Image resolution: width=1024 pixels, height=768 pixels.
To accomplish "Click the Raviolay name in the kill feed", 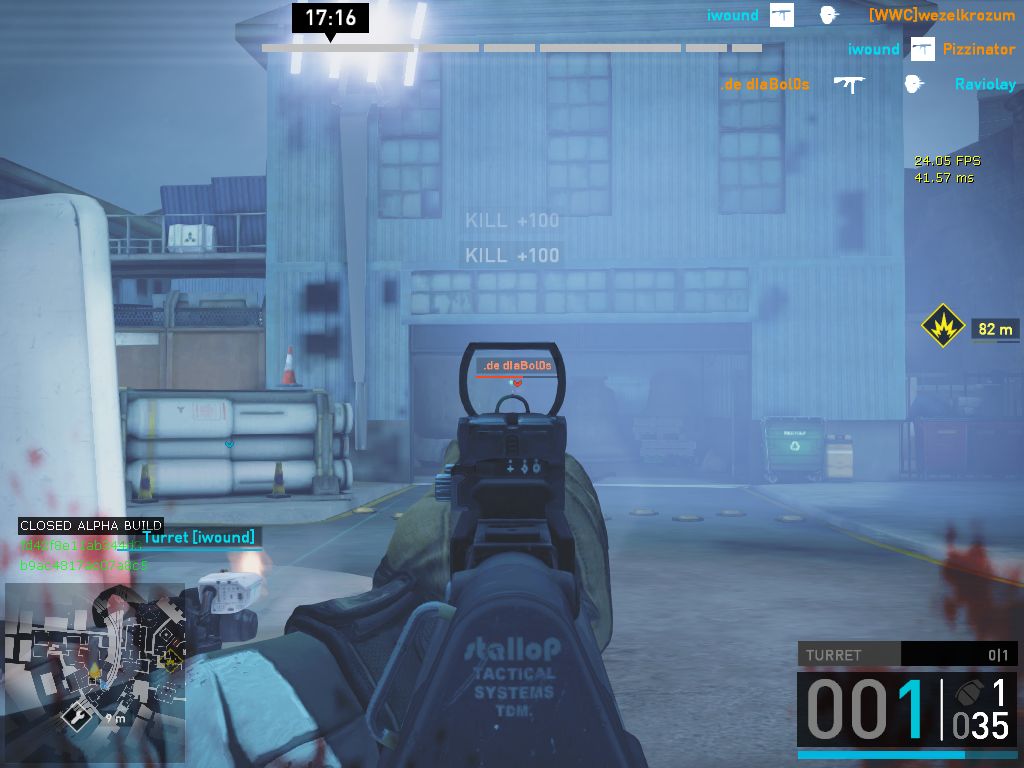I will click(985, 84).
